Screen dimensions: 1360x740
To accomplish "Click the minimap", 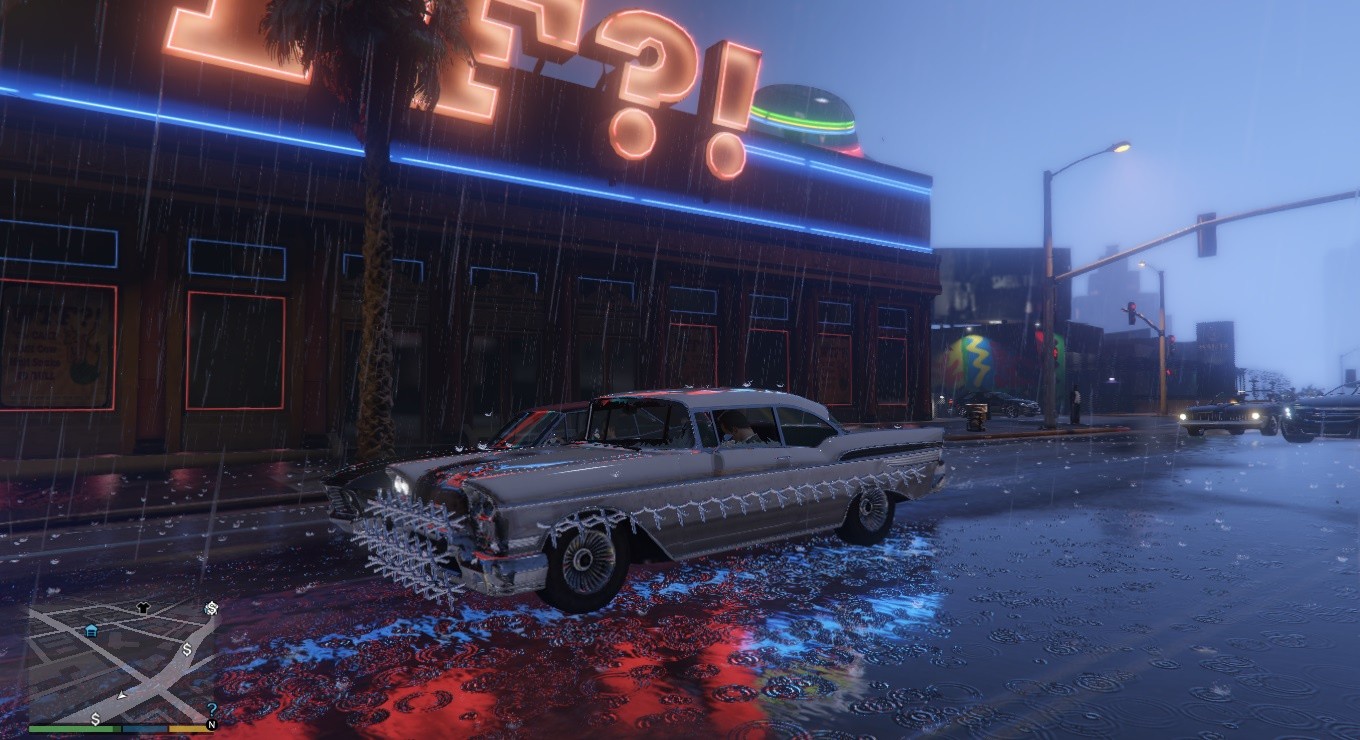I will coord(120,660).
